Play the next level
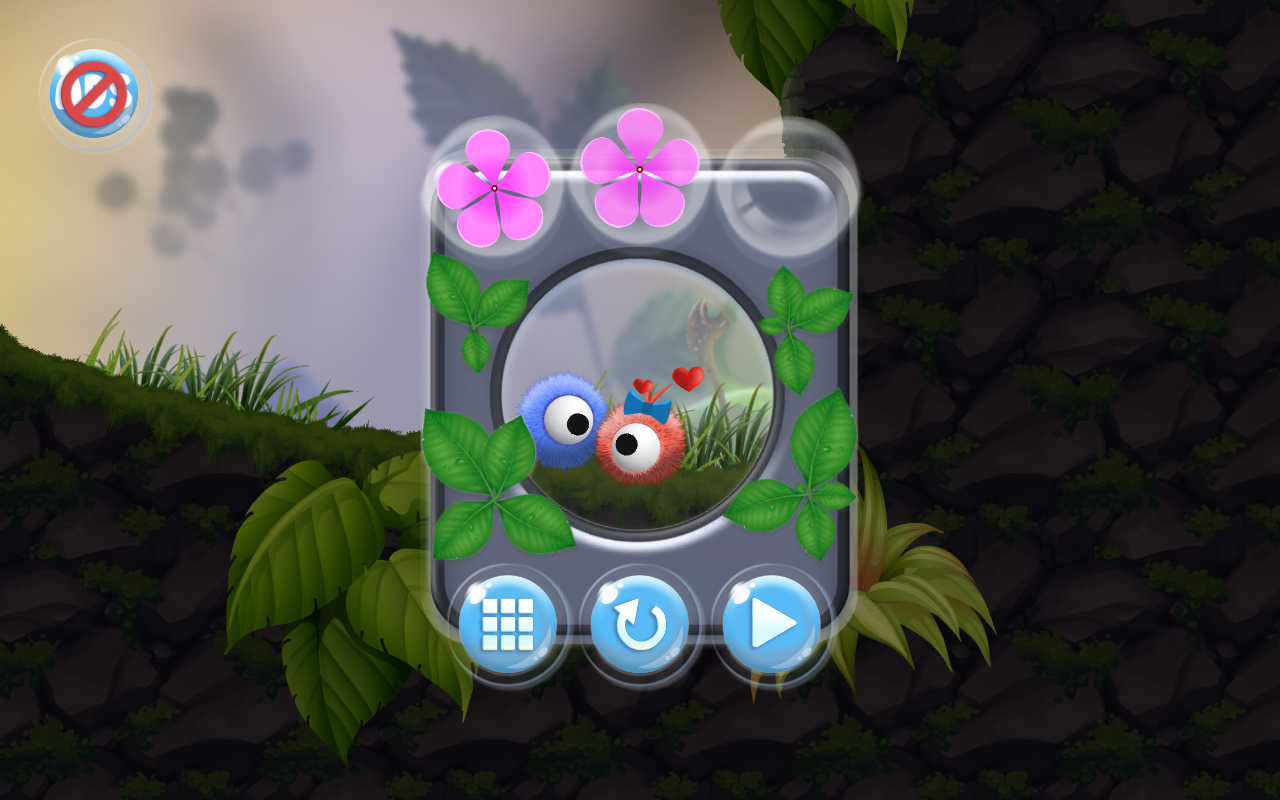This screenshot has width=1280, height=800. [x=772, y=622]
